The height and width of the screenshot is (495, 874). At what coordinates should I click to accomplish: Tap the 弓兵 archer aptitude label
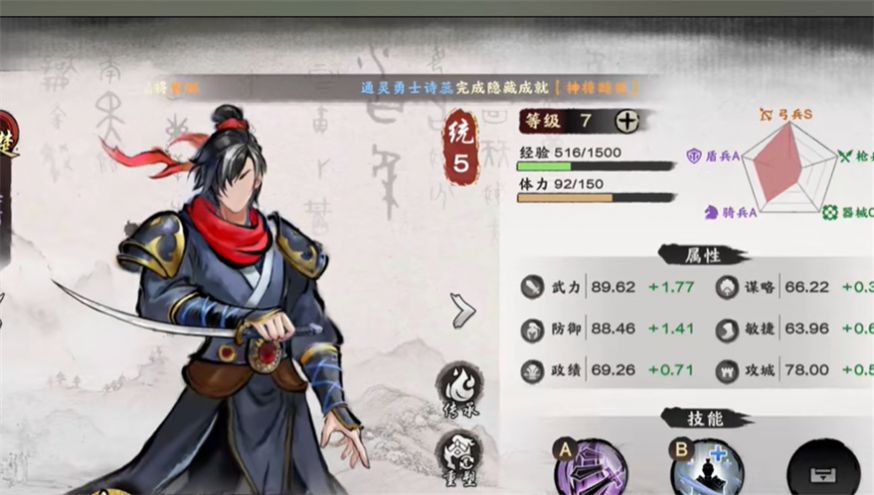click(x=787, y=115)
